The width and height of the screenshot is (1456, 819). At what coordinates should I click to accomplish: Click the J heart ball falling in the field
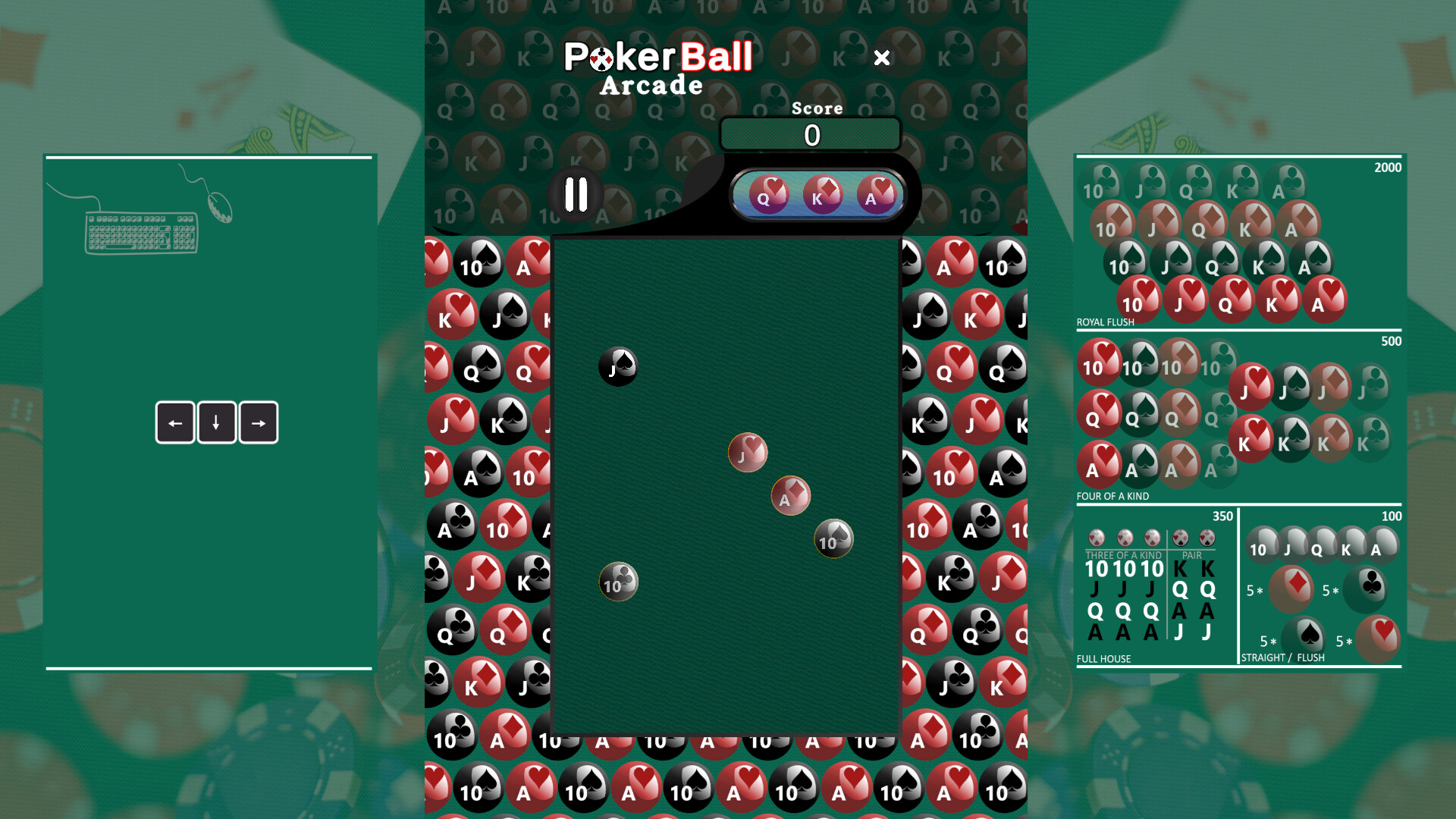748,452
